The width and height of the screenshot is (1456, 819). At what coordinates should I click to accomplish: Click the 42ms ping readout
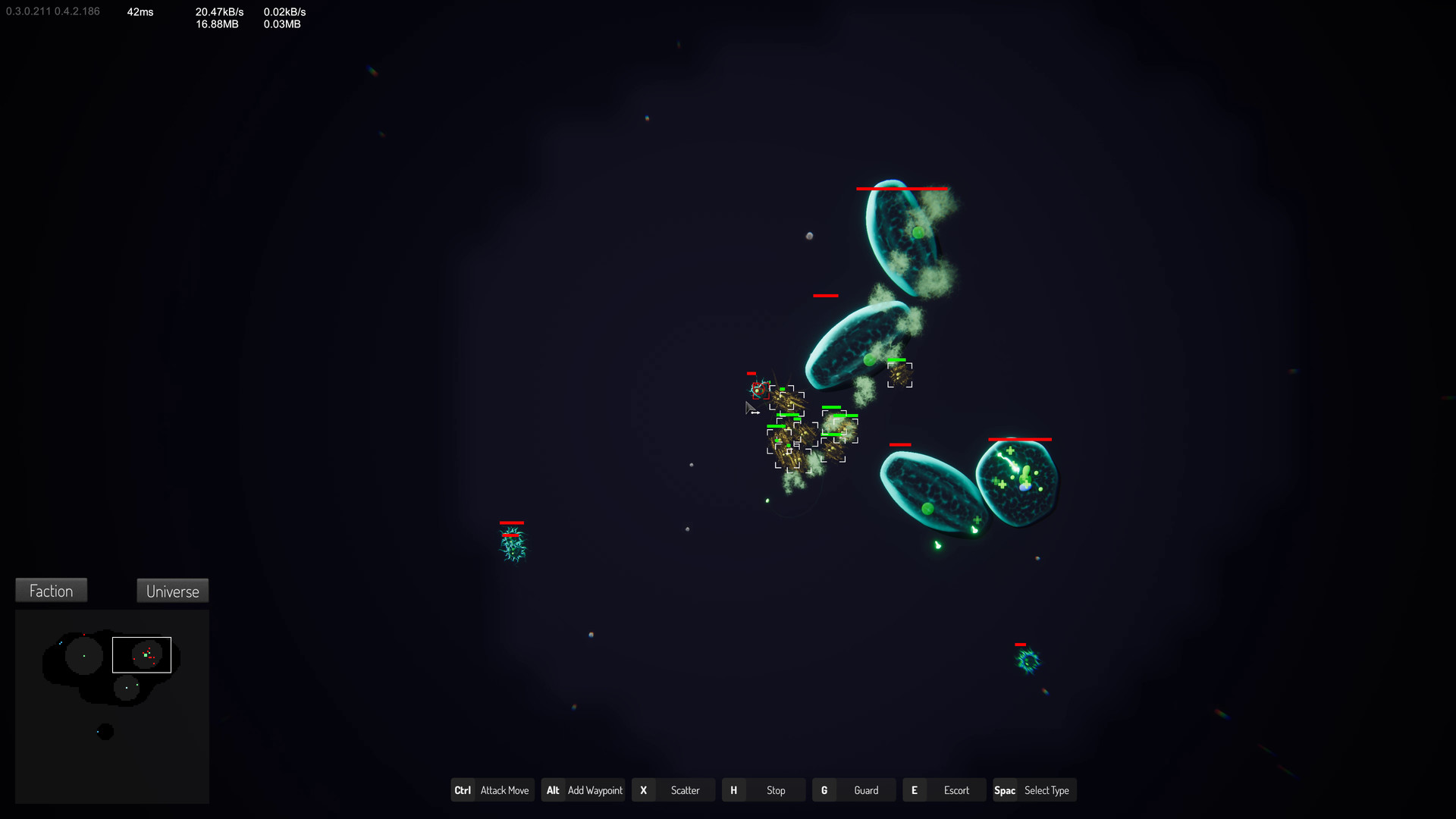(140, 11)
